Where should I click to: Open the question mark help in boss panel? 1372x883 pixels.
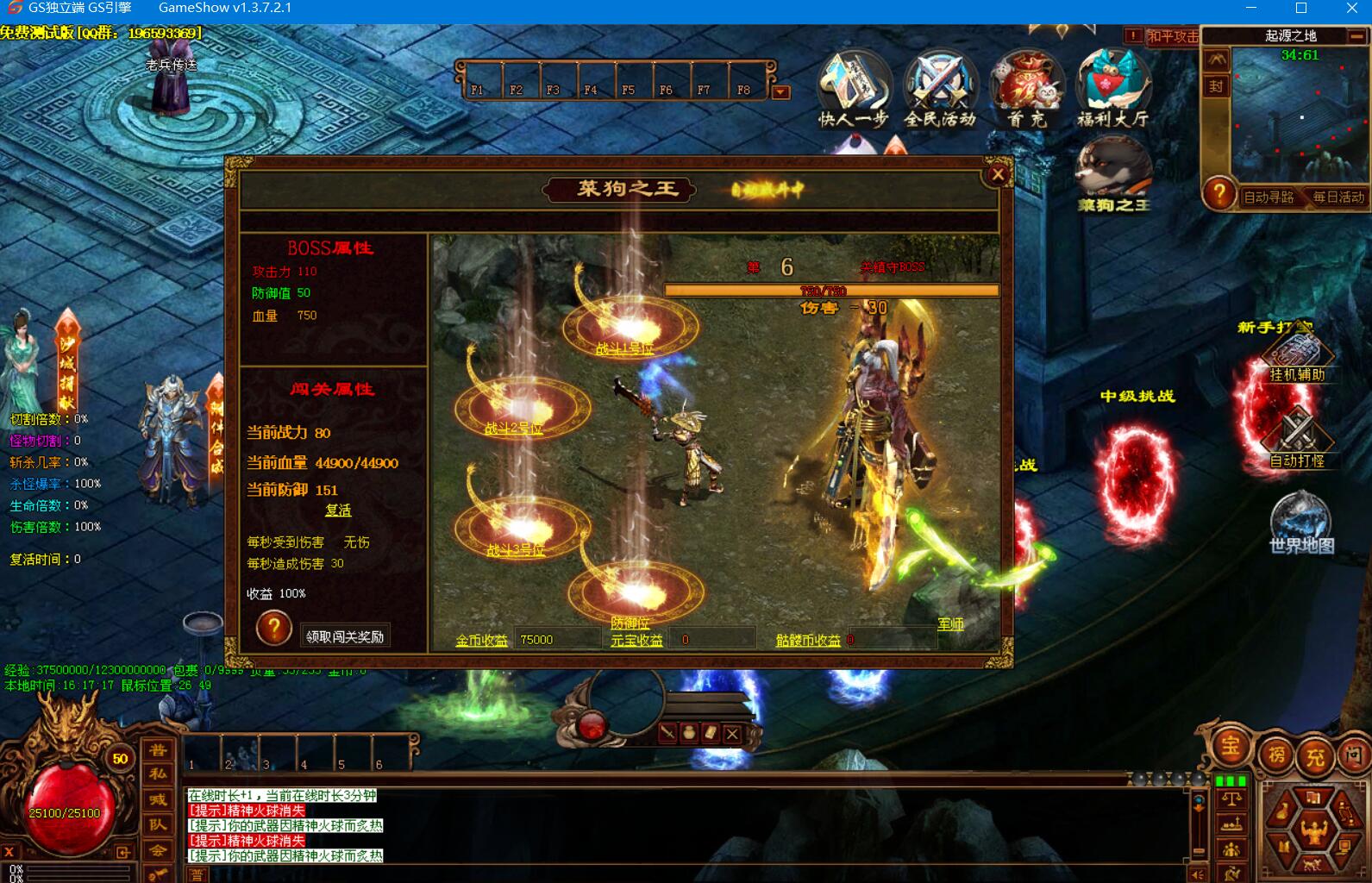click(x=273, y=628)
